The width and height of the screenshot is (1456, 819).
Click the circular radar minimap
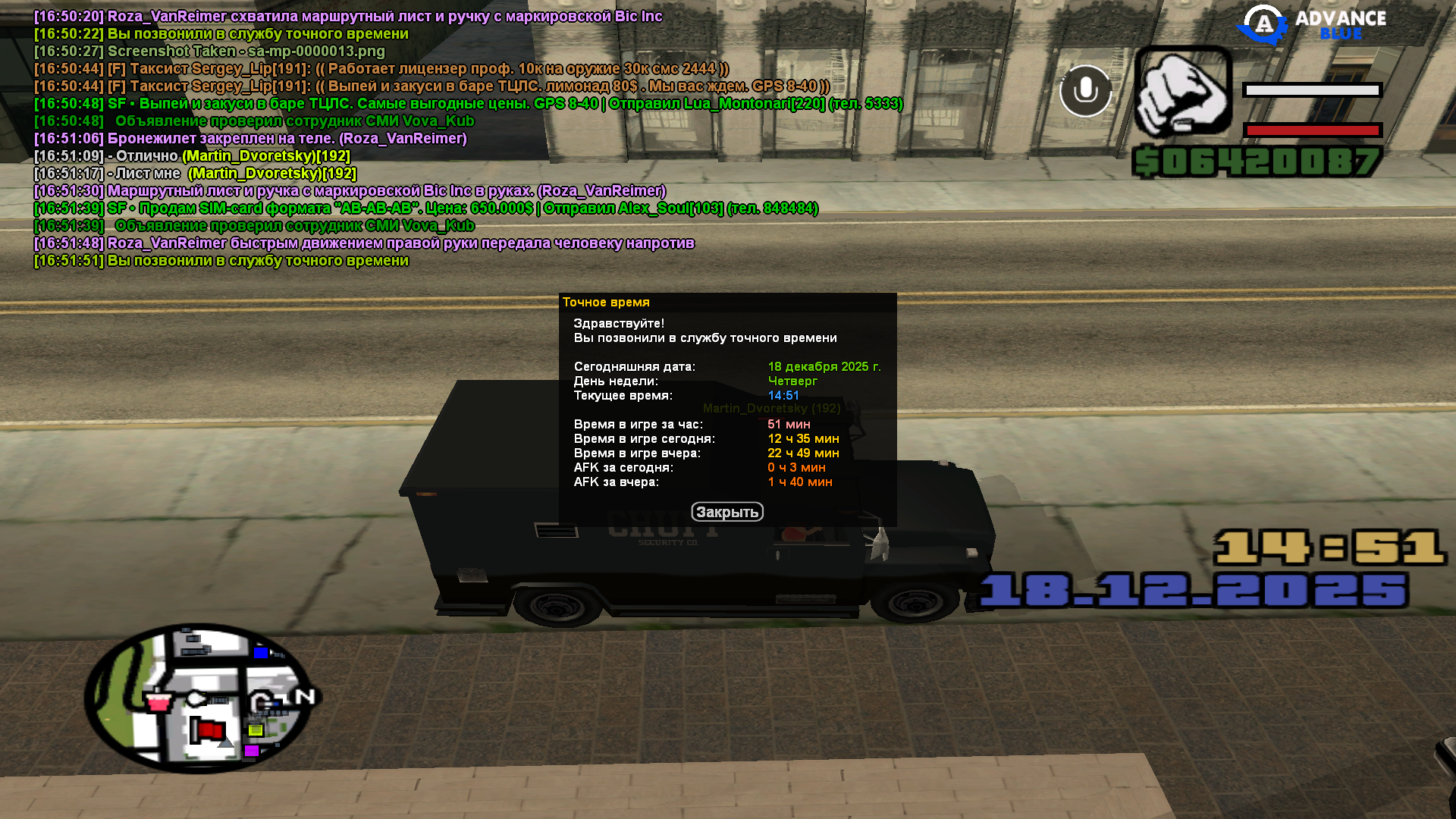199,698
